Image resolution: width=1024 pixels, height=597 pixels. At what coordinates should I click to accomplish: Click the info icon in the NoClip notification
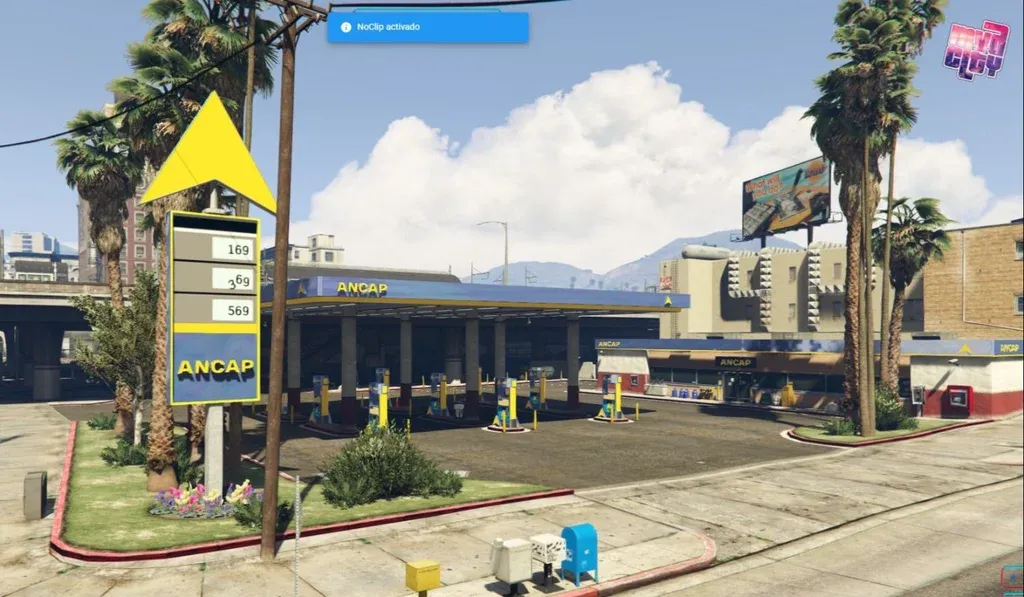tap(346, 27)
